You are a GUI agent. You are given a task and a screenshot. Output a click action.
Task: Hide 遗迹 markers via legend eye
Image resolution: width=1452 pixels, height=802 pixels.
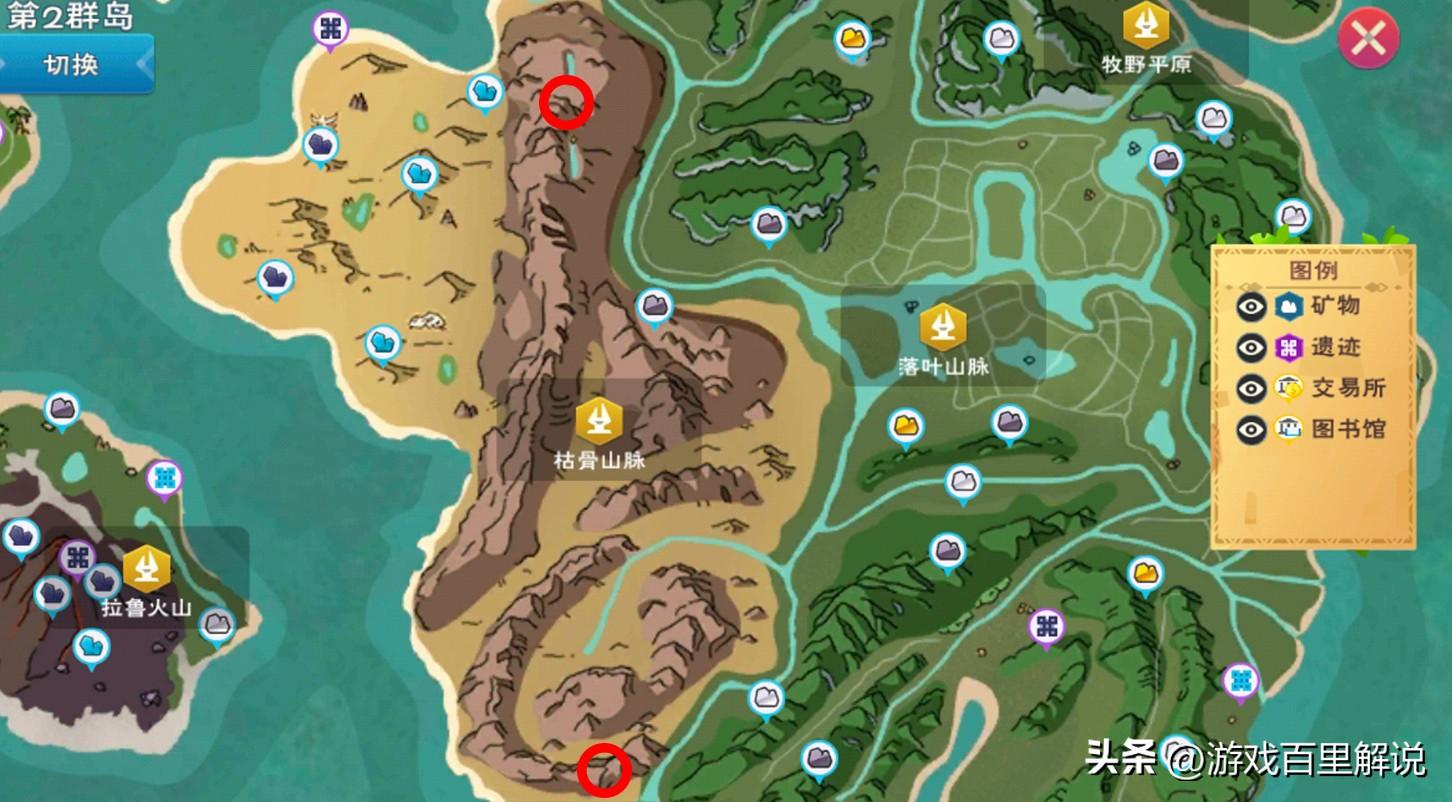[1251, 347]
